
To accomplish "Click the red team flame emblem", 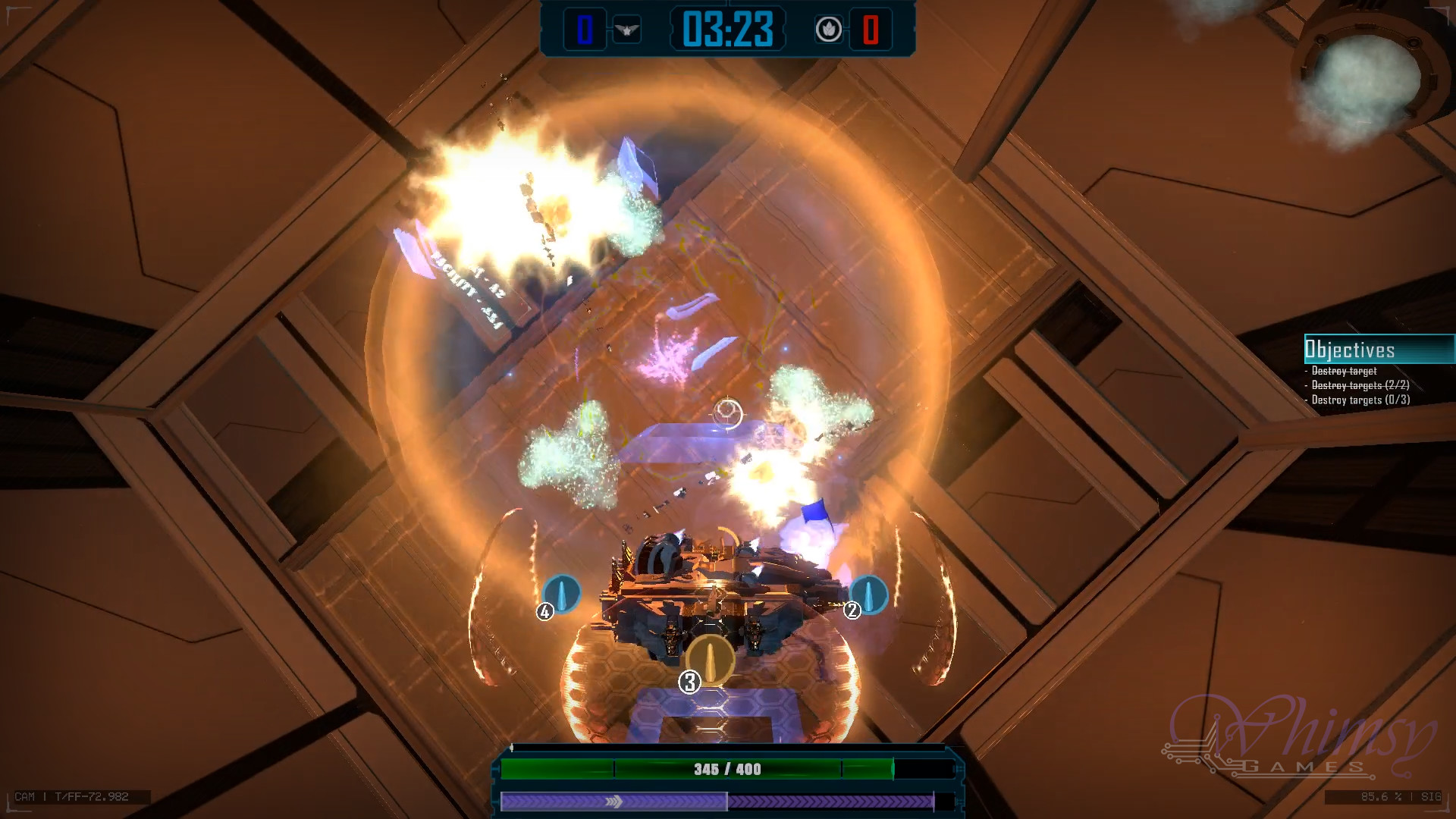I will 828,30.
